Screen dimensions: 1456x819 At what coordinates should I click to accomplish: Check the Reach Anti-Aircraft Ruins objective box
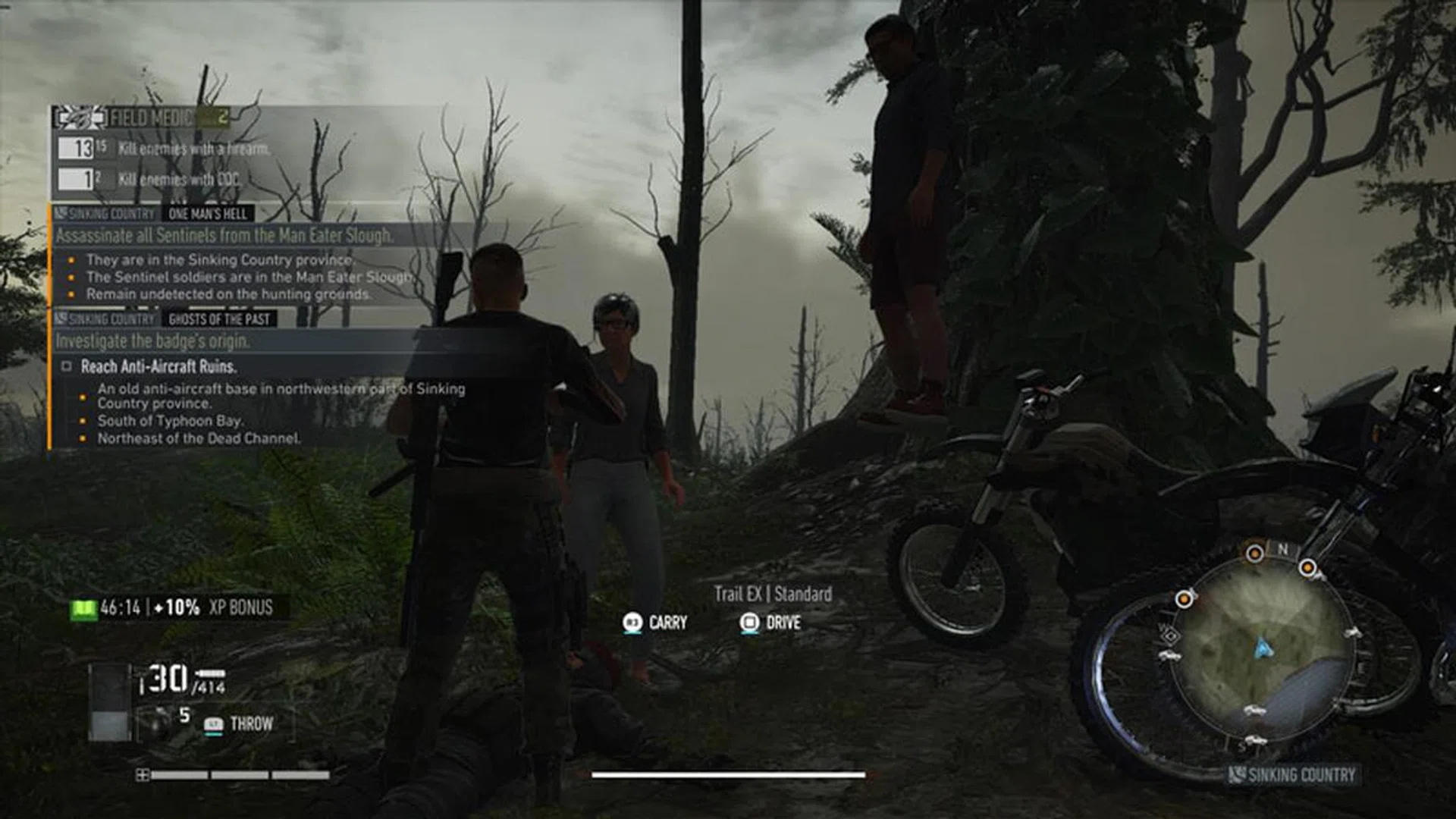point(67,366)
